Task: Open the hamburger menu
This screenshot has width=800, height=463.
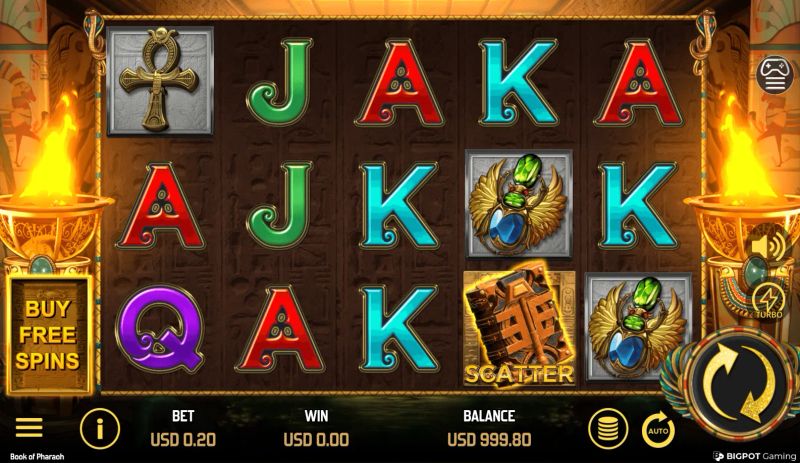Action: [29, 428]
